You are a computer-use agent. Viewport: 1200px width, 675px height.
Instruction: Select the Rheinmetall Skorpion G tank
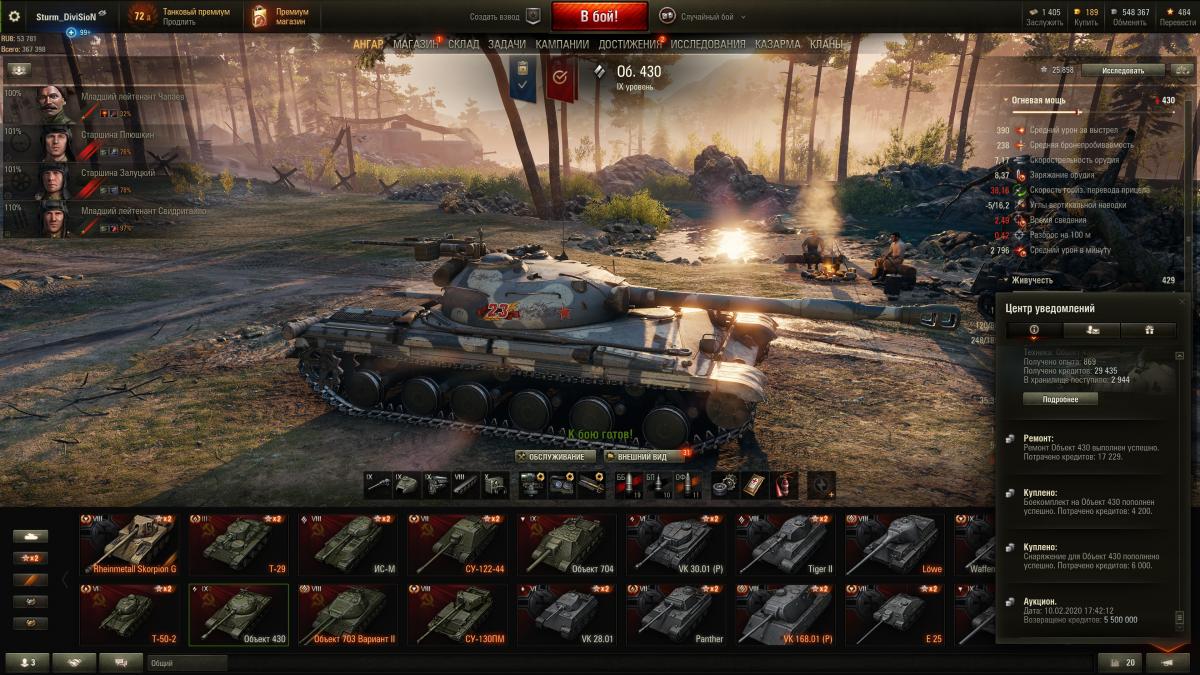pos(129,544)
